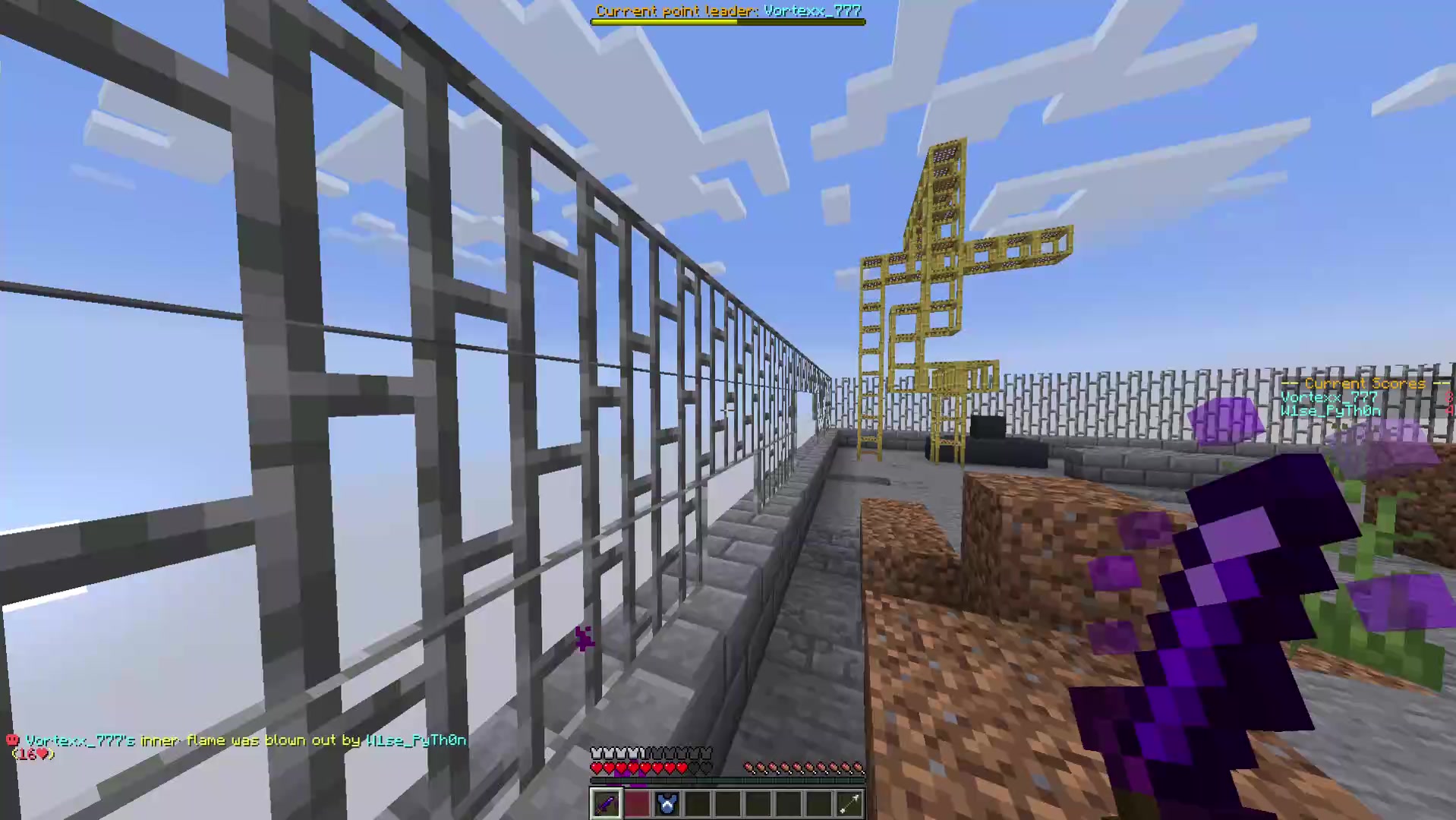1456x820 pixels.
Task: Click the leftmost armor icon above the health bar
Action: 594,752
